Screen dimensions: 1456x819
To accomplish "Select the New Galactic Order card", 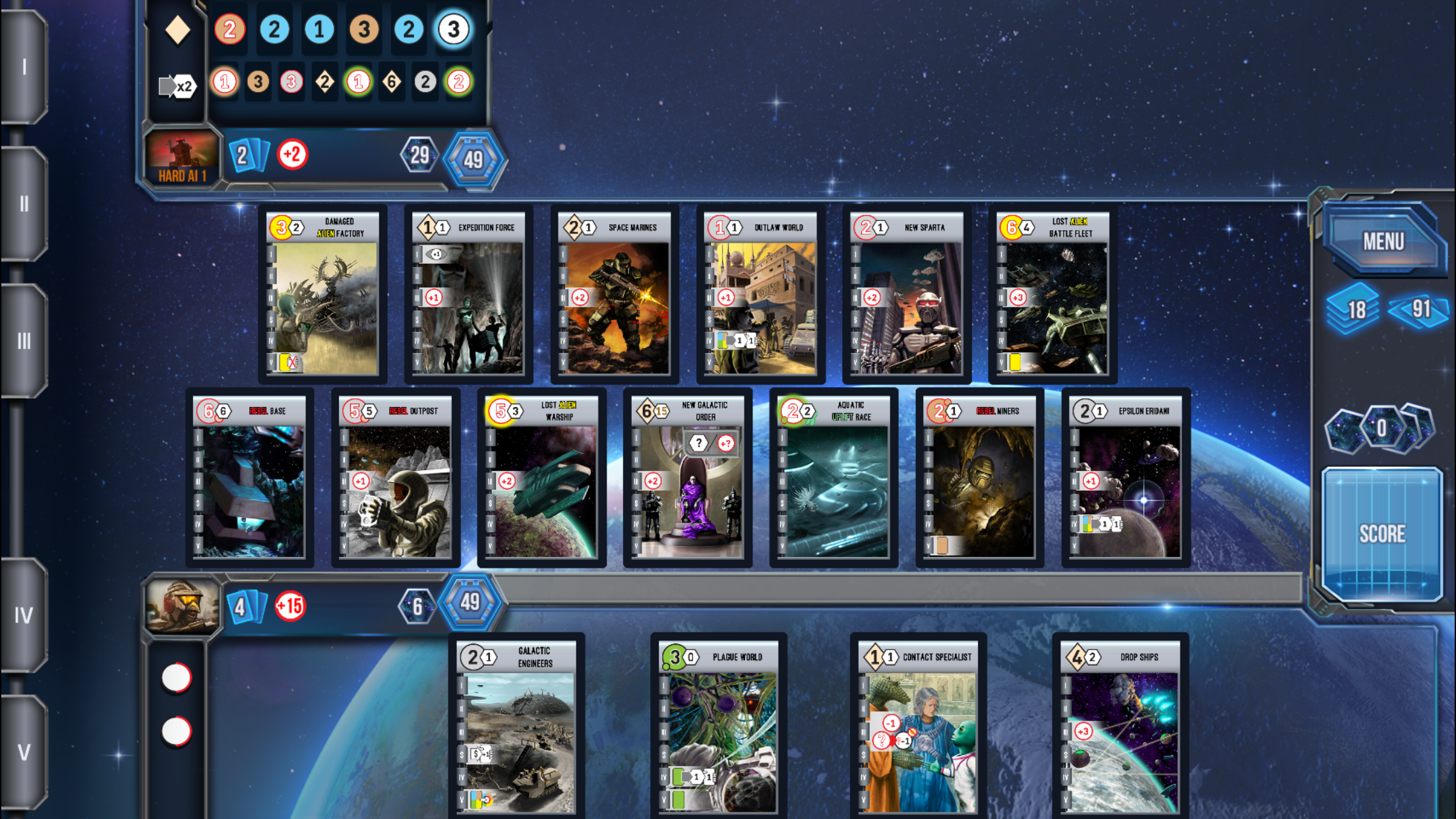I will pos(688,477).
